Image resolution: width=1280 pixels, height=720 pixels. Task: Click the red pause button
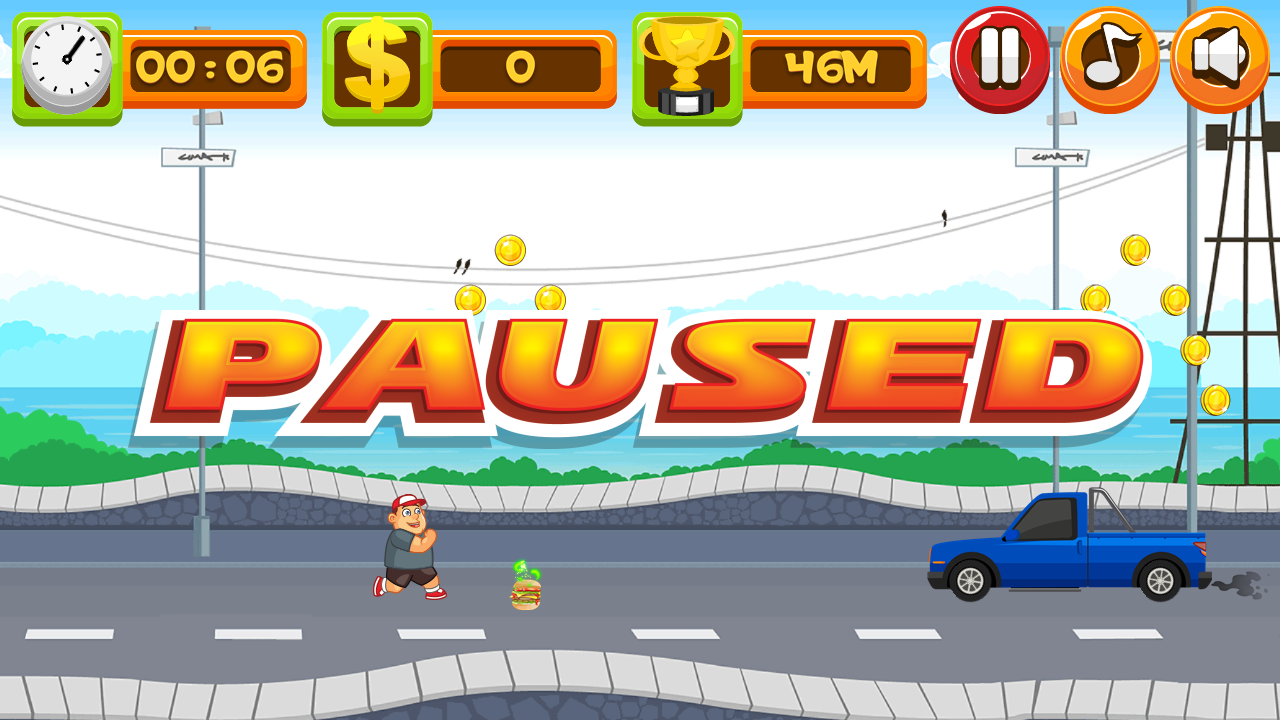999,58
